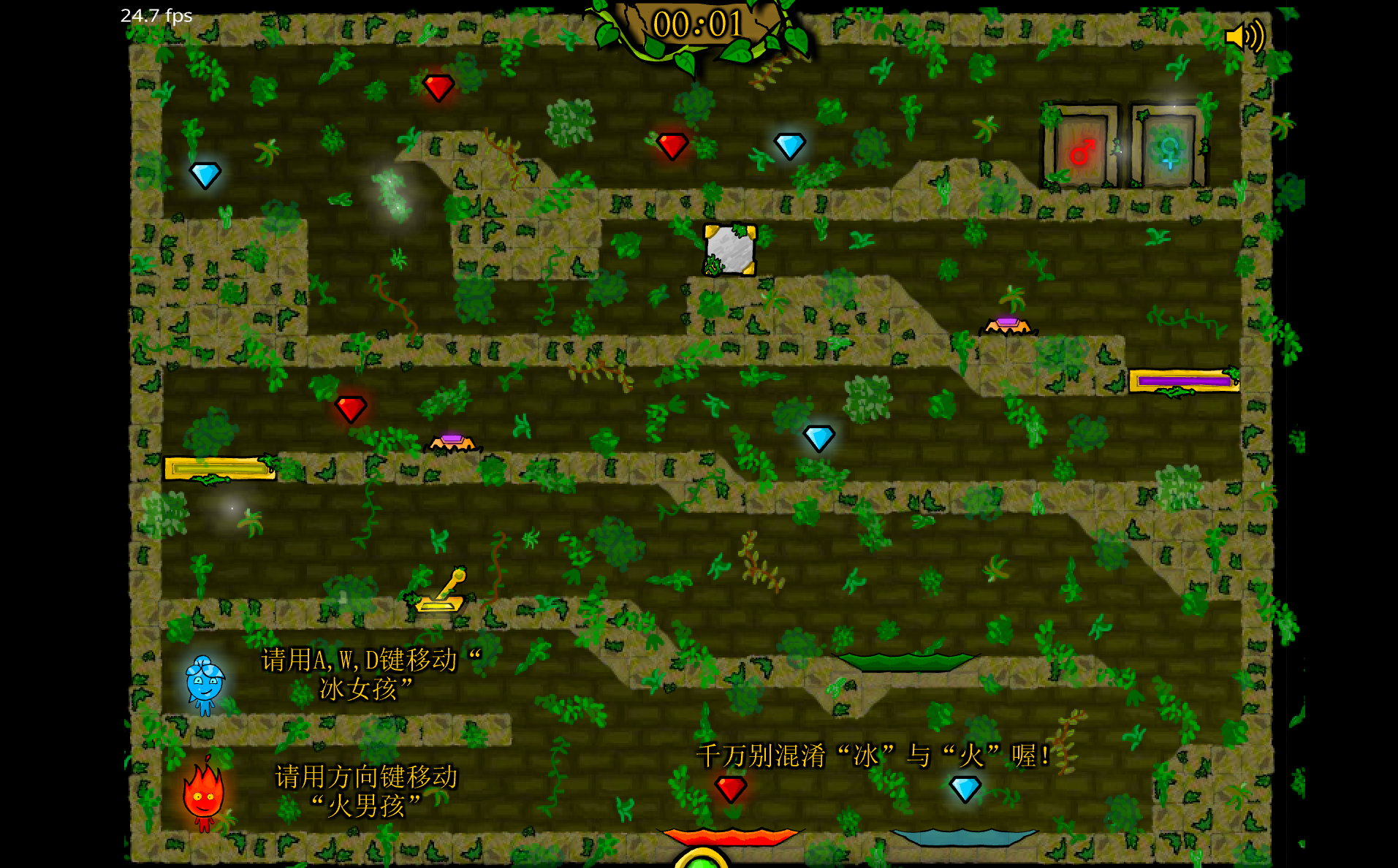This screenshot has height=868, width=1398.
Task: Toggle the yellow speaker sound icon
Action: click(x=1244, y=36)
